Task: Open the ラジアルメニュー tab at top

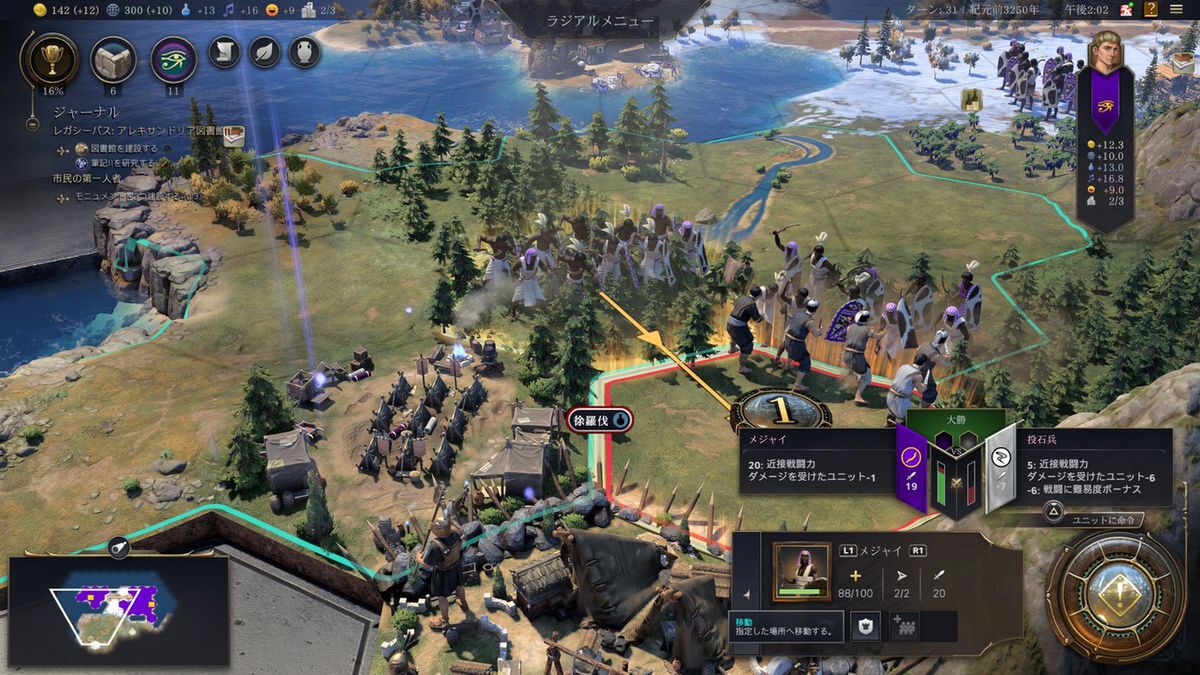Action: point(600,20)
